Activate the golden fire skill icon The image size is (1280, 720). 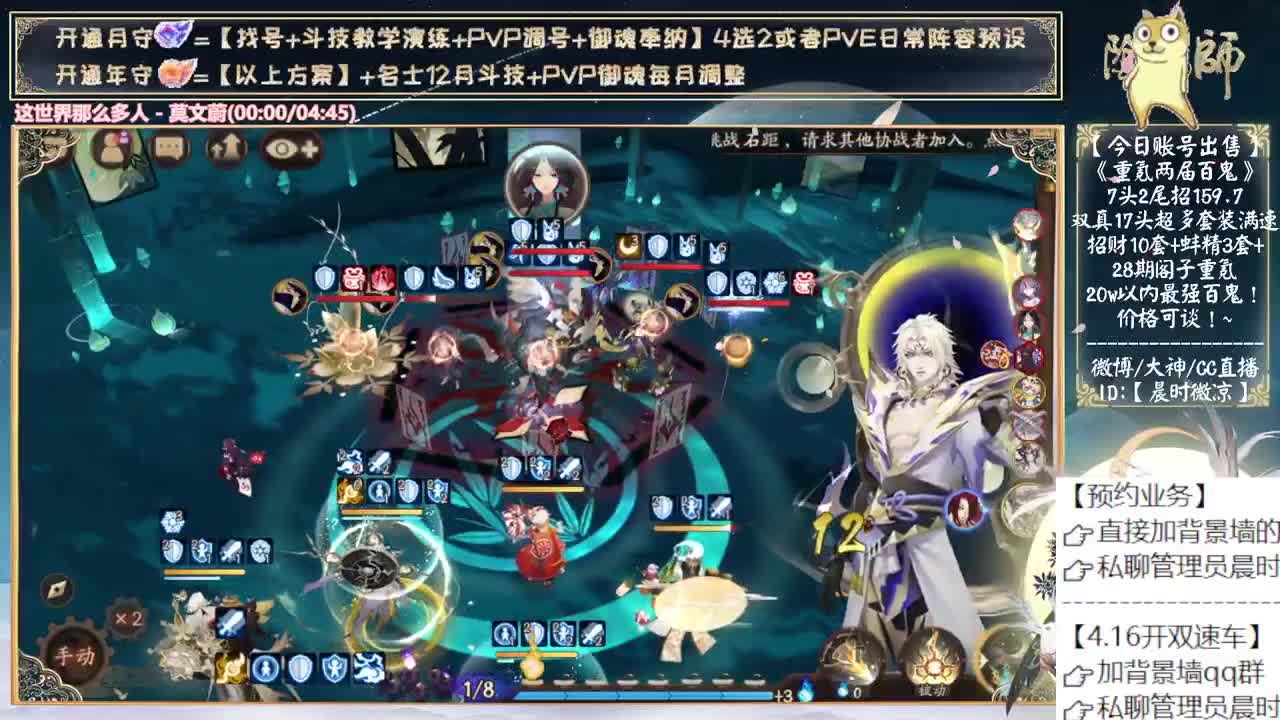click(x=231, y=668)
